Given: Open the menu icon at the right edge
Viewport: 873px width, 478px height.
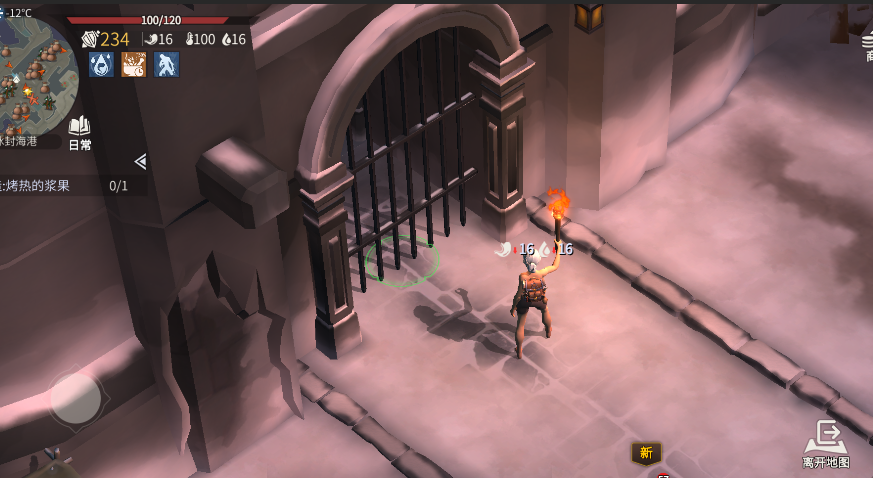Looking at the screenshot, I should (x=867, y=42).
